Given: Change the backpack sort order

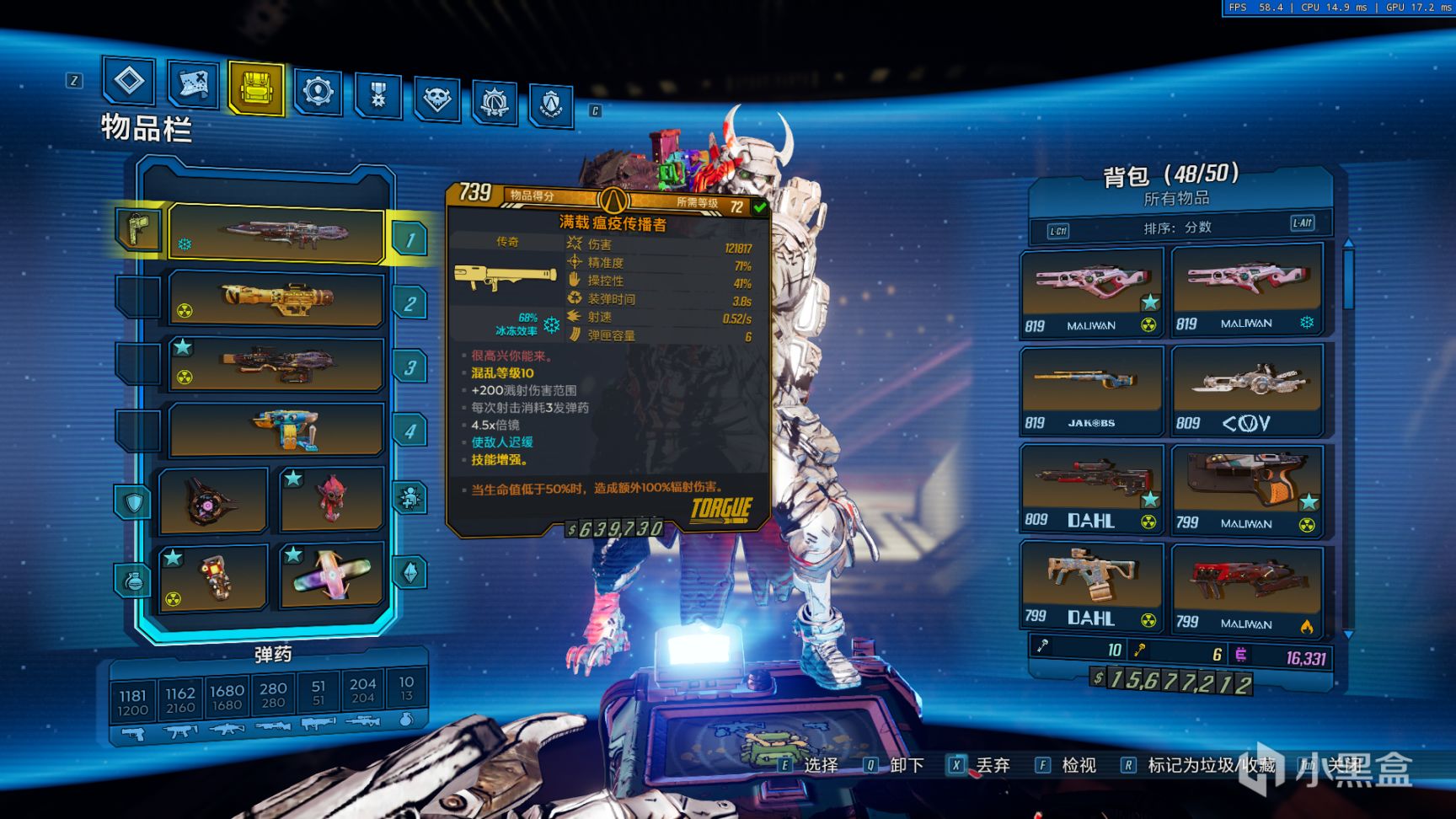Looking at the screenshot, I should pos(1178,227).
